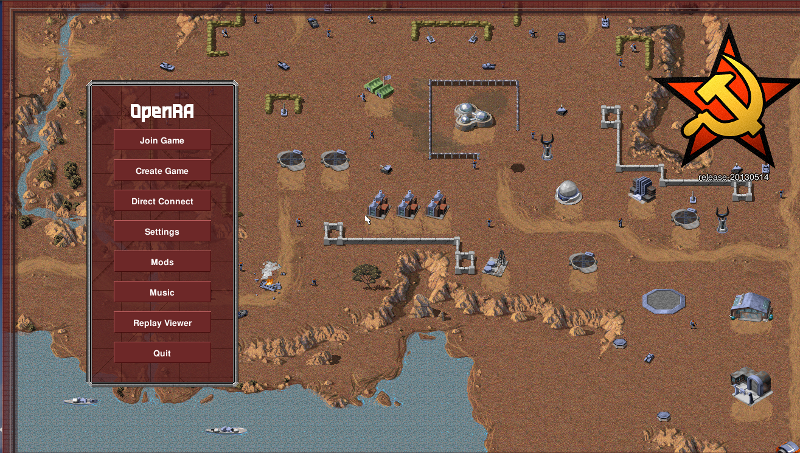
Task: Choose Create Game from the menu
Action: pos(162,171)
